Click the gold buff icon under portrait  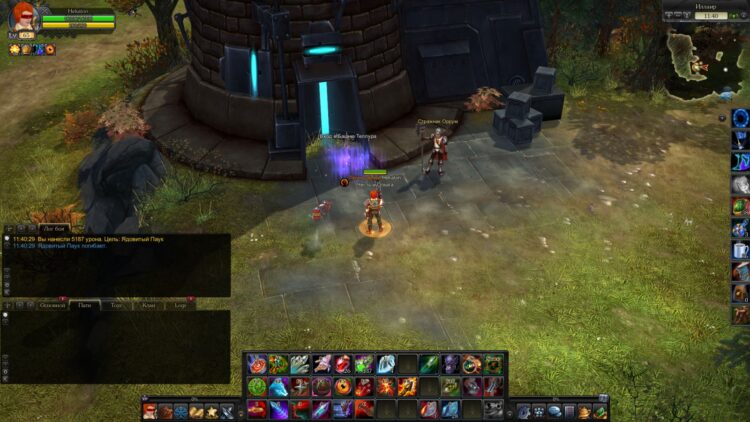pos(15,48)
